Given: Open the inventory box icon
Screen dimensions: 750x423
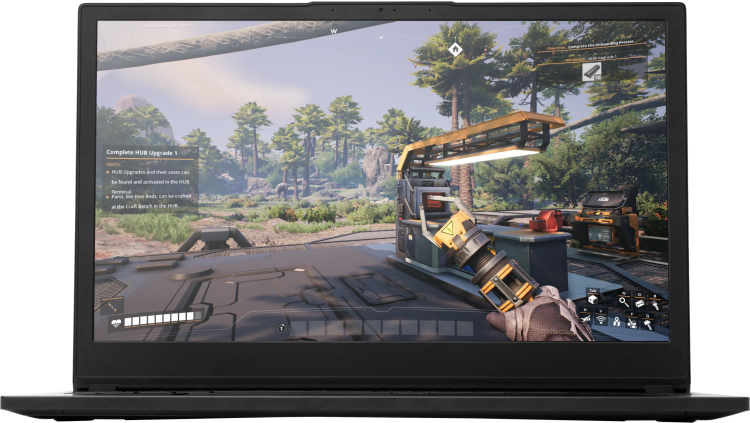Looking at the screenshot, I should [x=593, y=300].
